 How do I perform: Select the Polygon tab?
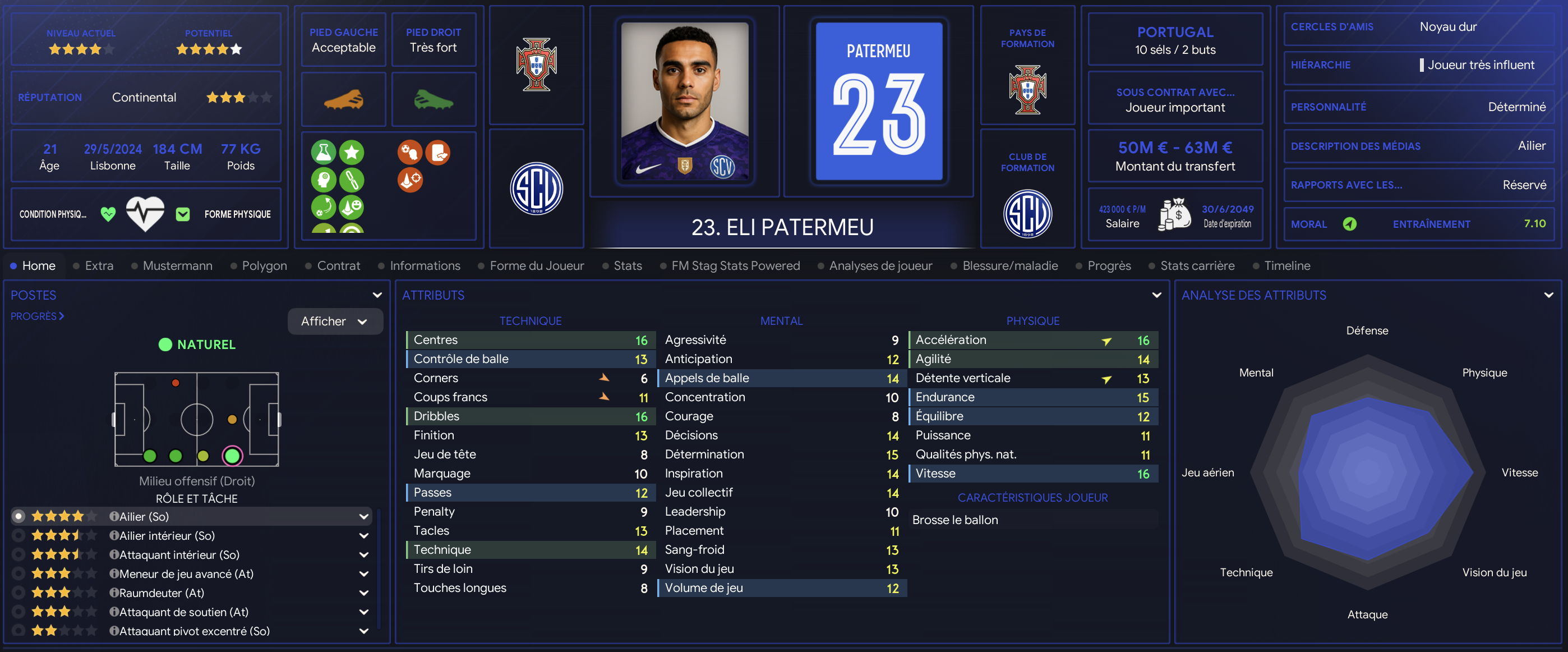[264, 266]
